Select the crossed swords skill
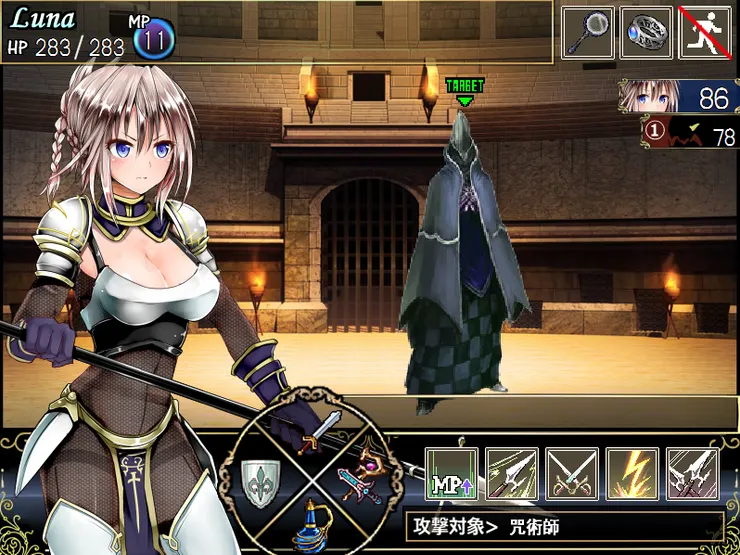Viewport: 740px width, 555px height. (572, 473)
